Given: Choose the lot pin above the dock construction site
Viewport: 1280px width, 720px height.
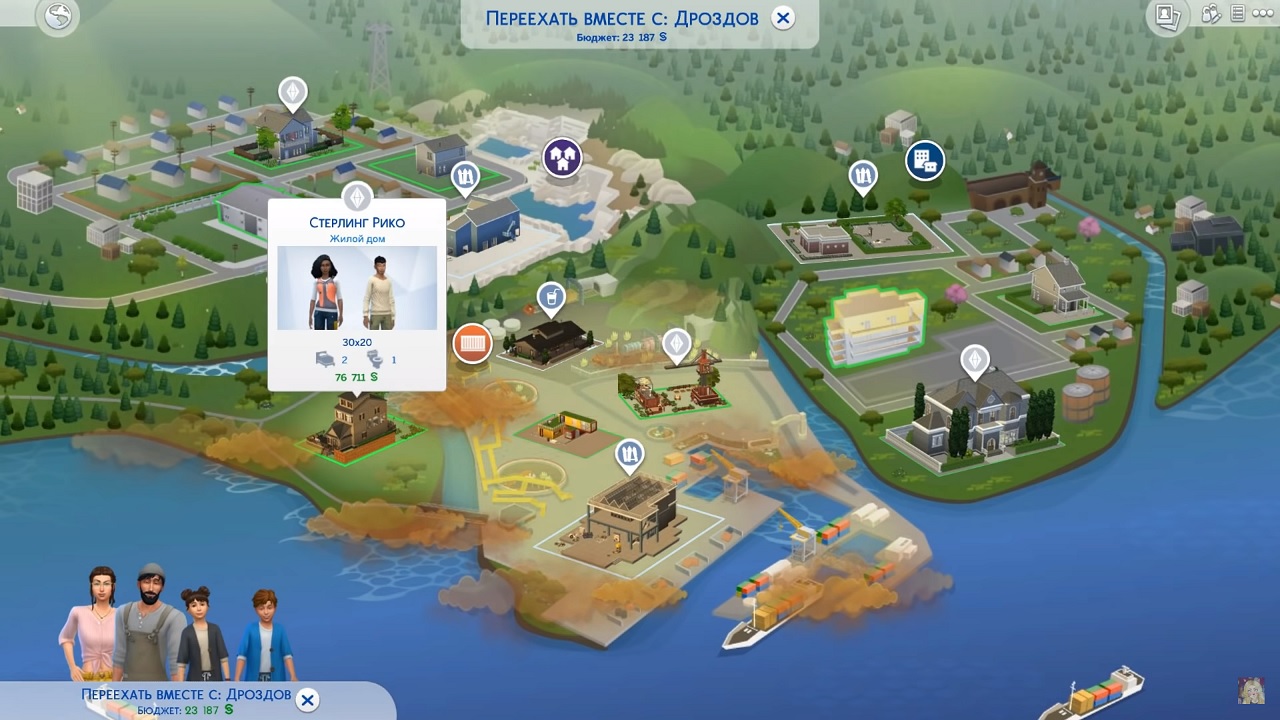Looking at the screenshot, I should point(629,457).
